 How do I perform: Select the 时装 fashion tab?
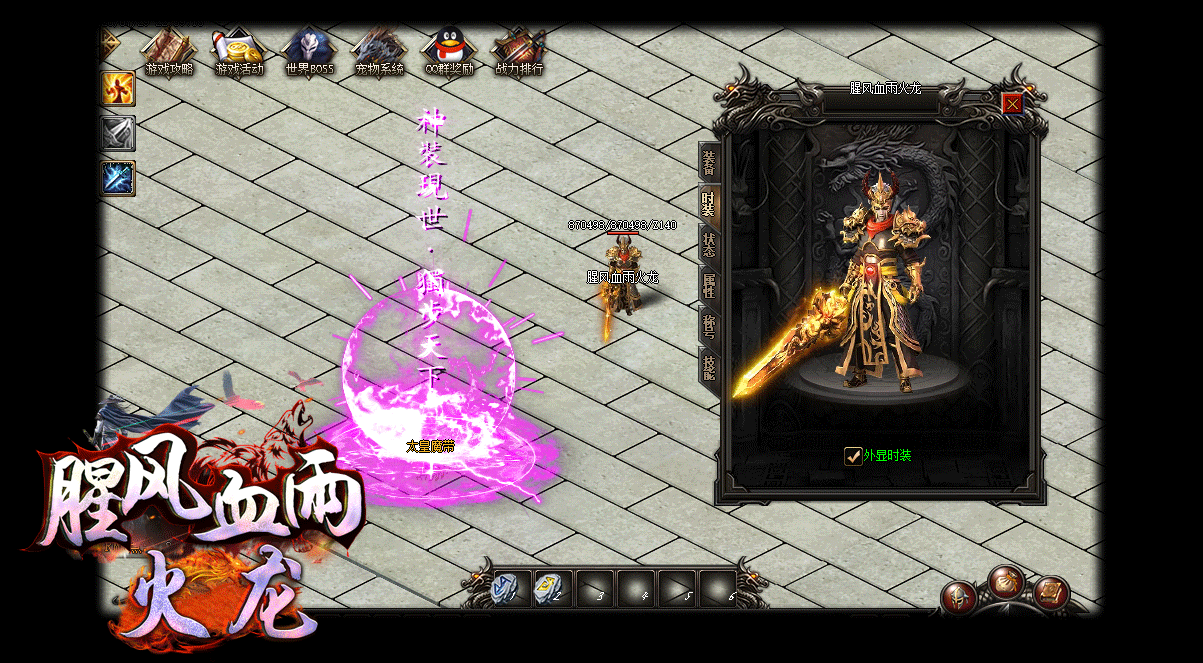(x=708, y=204)
